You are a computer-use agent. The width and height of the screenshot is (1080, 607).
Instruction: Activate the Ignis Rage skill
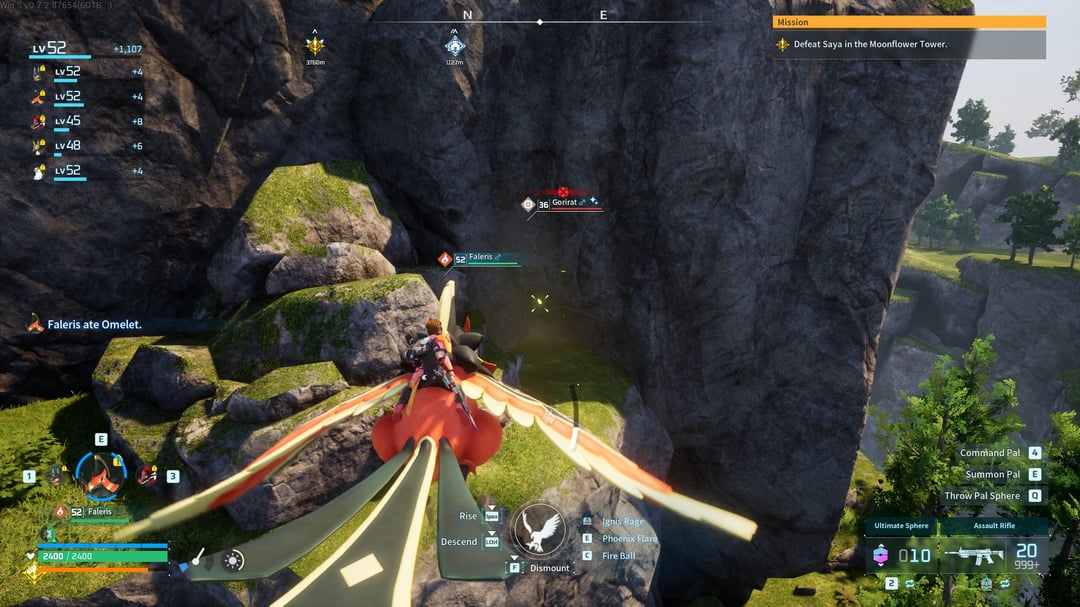[623, 522]
